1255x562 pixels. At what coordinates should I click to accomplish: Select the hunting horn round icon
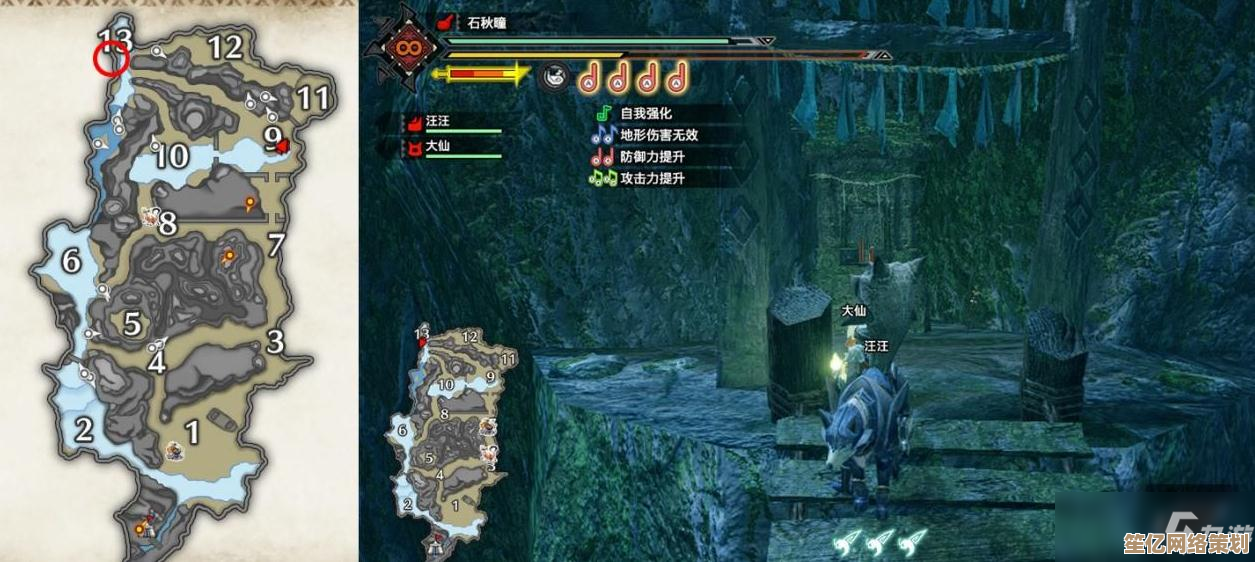[553, 76]
